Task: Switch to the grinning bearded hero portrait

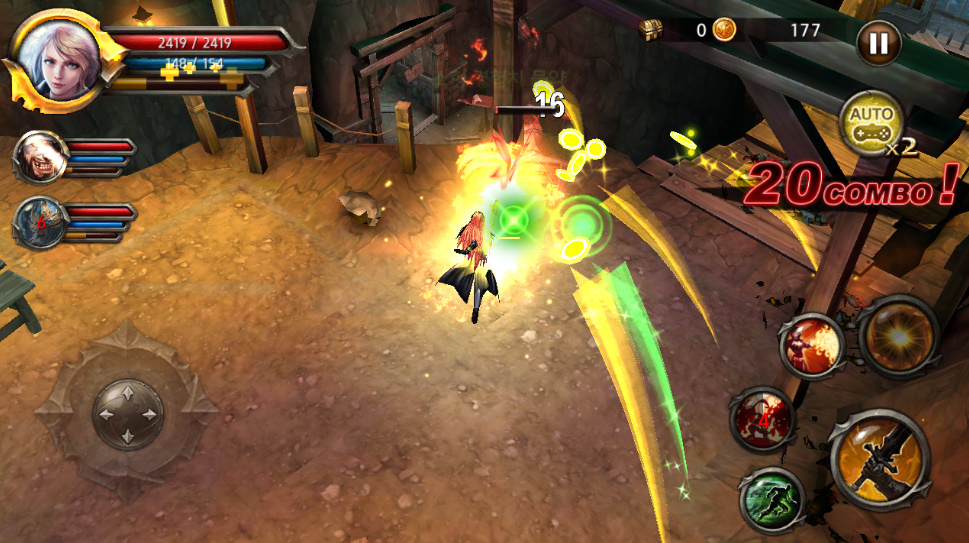Action: pos(39,156)
